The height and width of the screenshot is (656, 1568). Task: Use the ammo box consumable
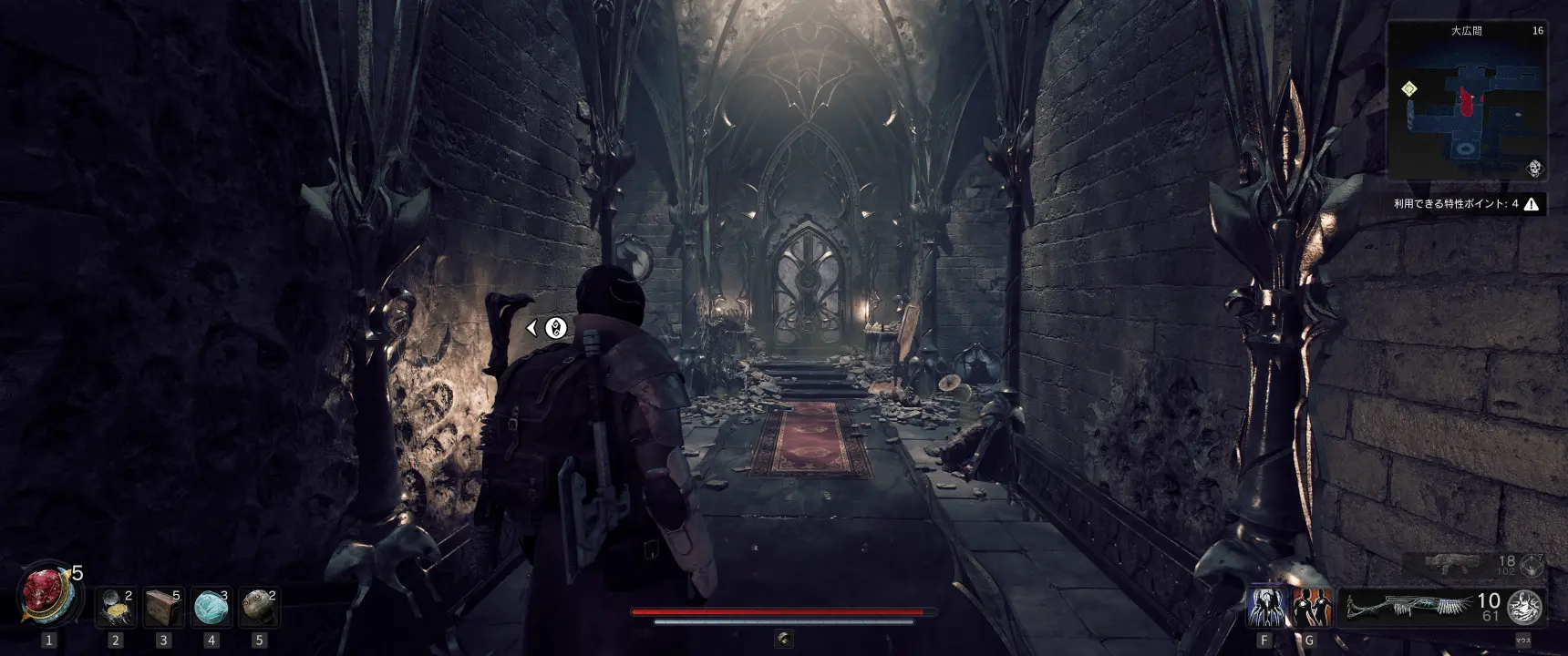tap(163, 608)
